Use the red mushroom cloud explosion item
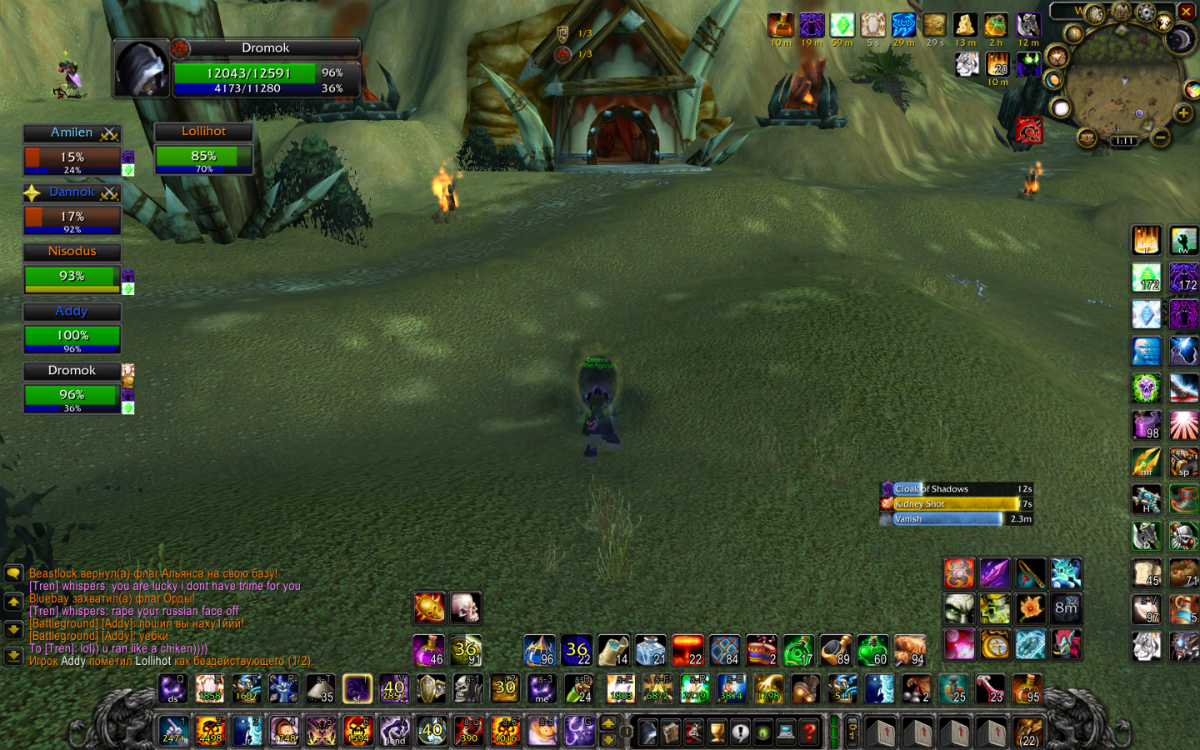 click(x=687, y=651)
